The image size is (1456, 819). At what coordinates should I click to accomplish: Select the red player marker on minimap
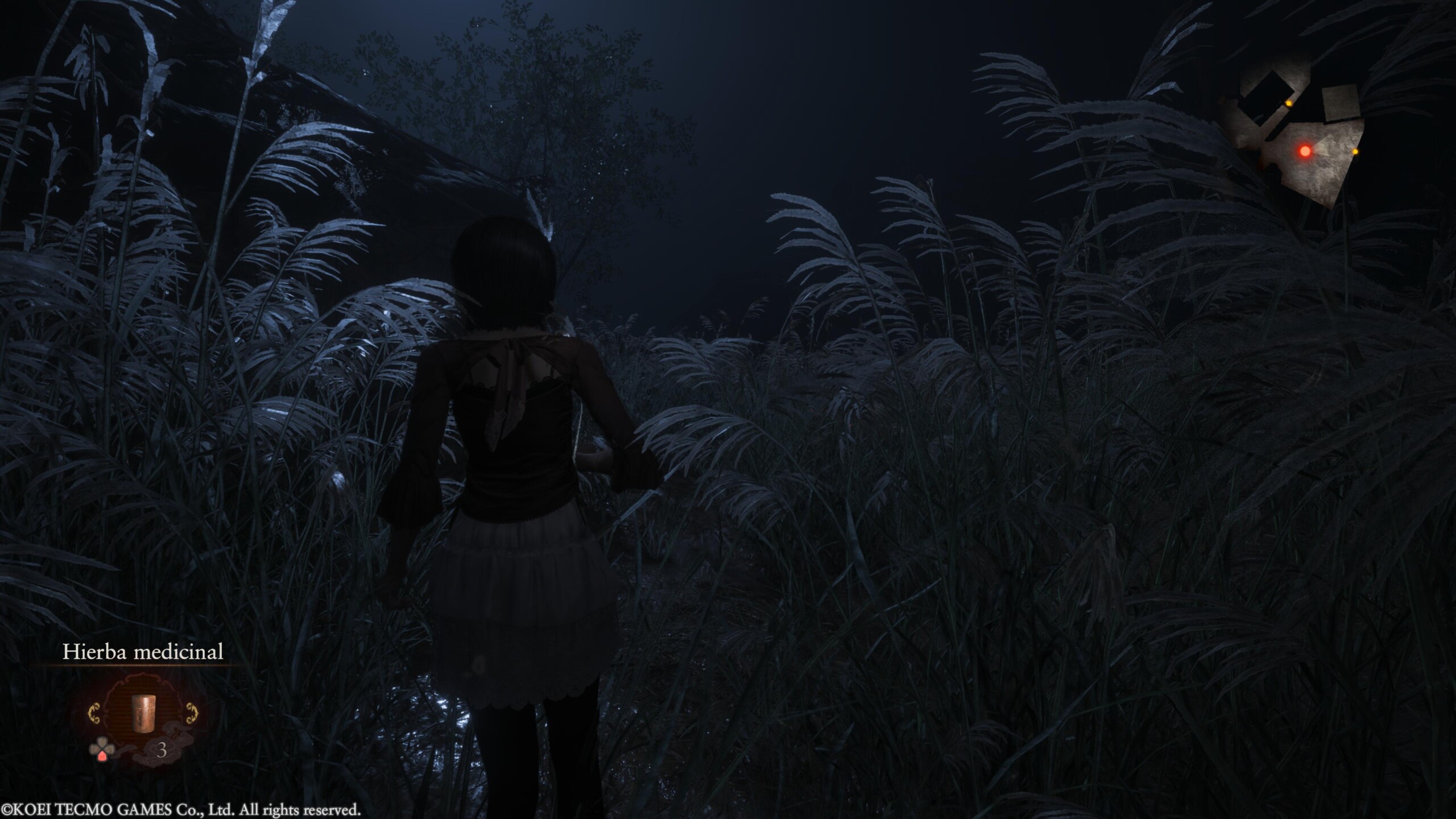pyautogui.click(x=1305, y=151)
